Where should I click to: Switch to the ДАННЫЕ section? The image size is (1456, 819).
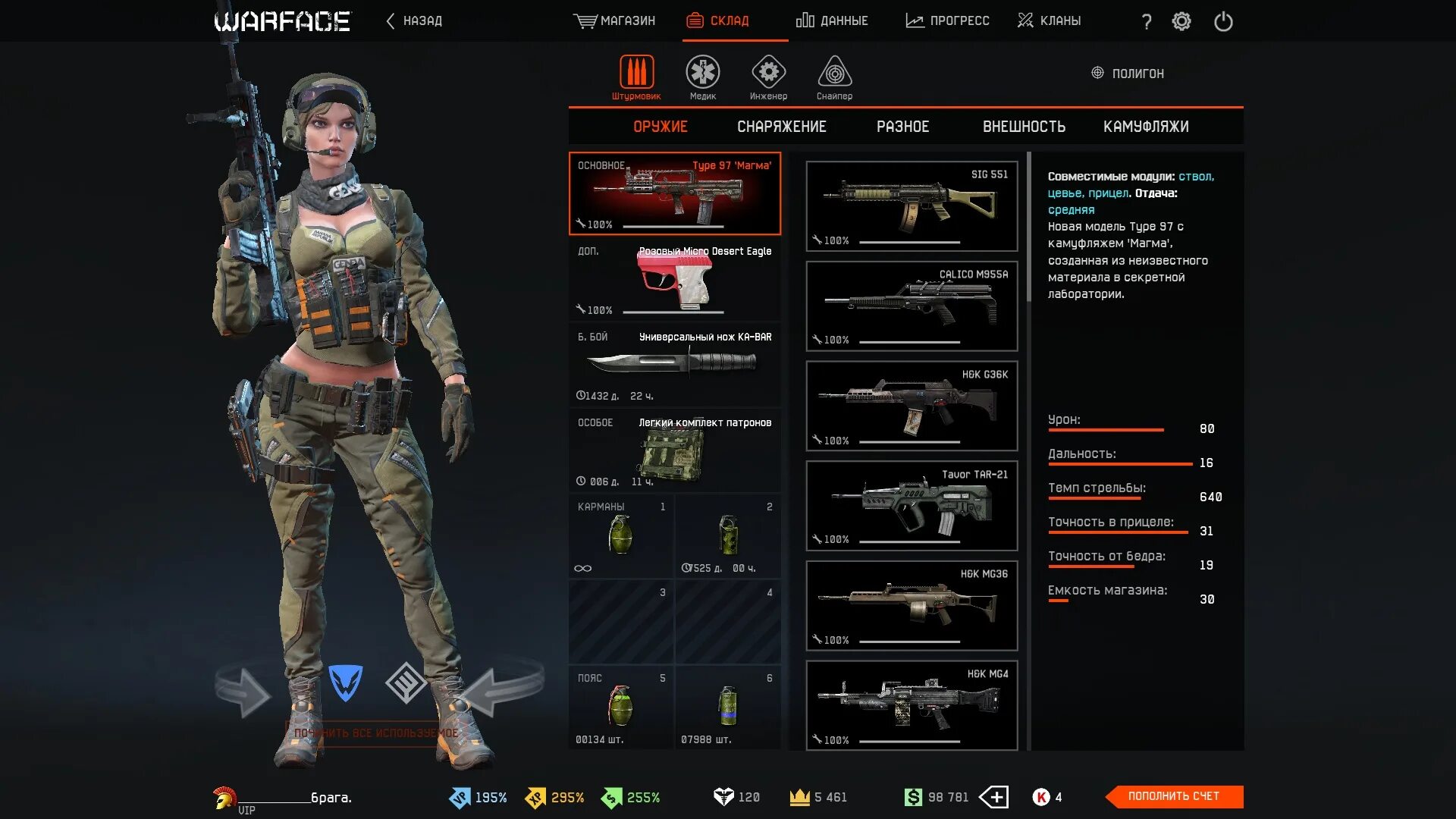[832, 21]
